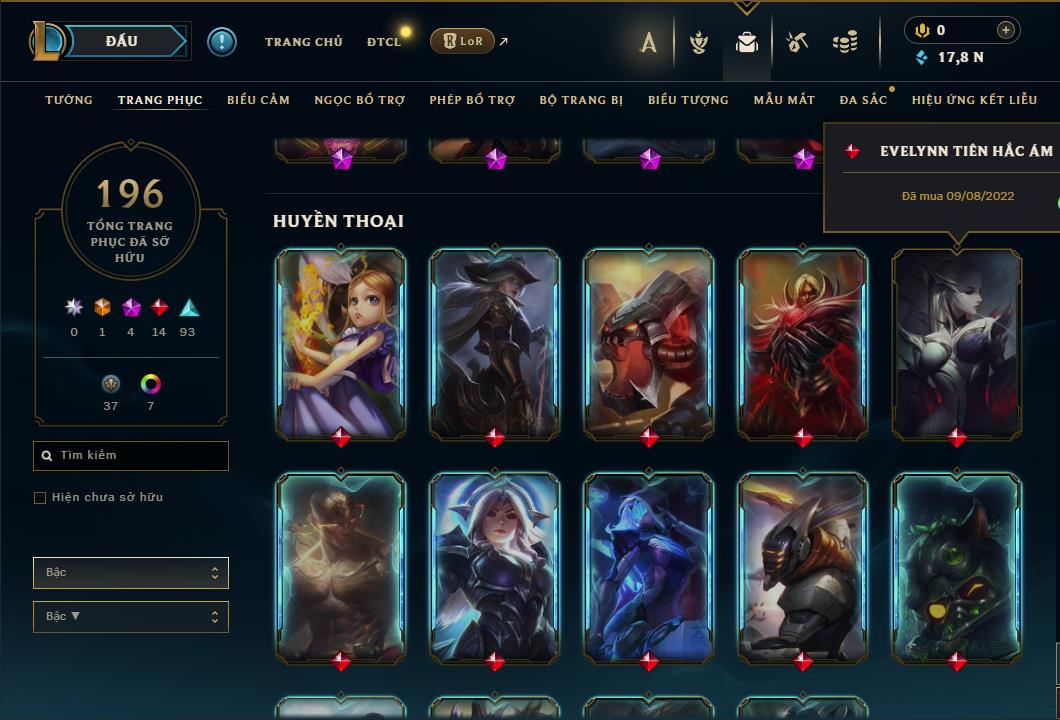Open the BIỂU CẢM tab
Image resolution: width=1060 pixels, height=720 pixels.
pyautogui.click(x=258, y=100)
